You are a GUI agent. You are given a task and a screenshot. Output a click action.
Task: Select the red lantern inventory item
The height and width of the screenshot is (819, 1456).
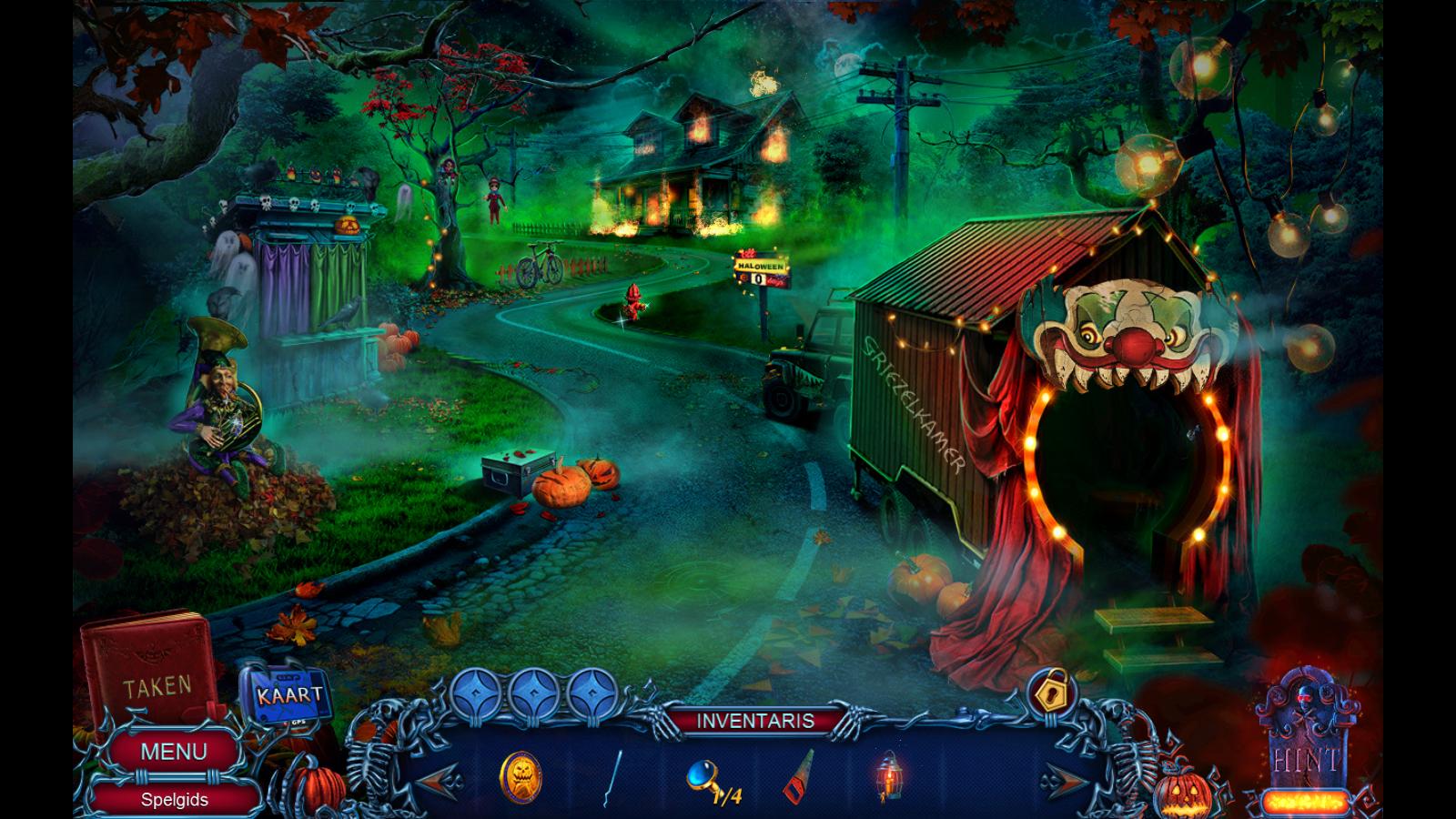pyautogui.click(x=888, y=776)
